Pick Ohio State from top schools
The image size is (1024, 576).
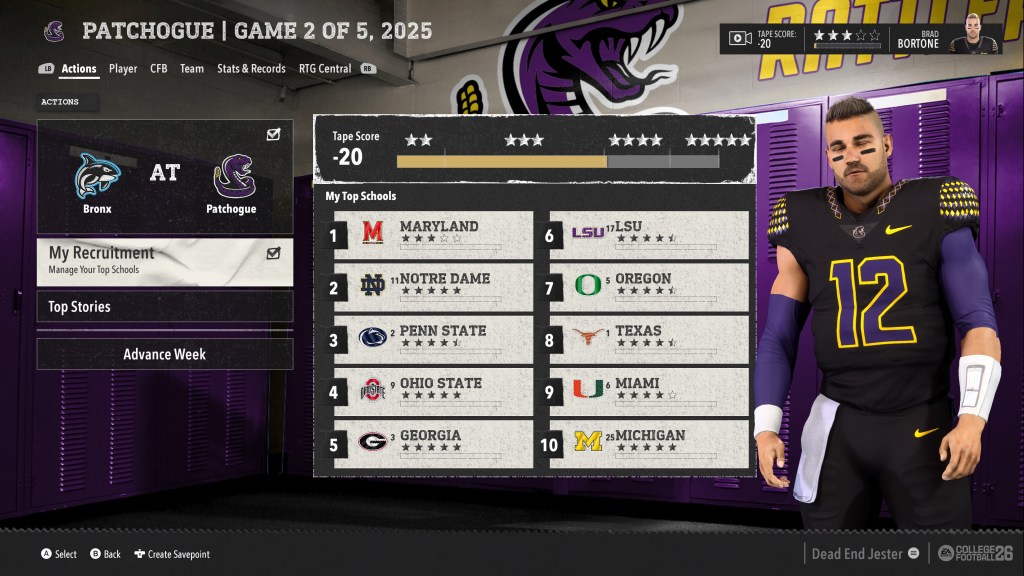[433, 391]
